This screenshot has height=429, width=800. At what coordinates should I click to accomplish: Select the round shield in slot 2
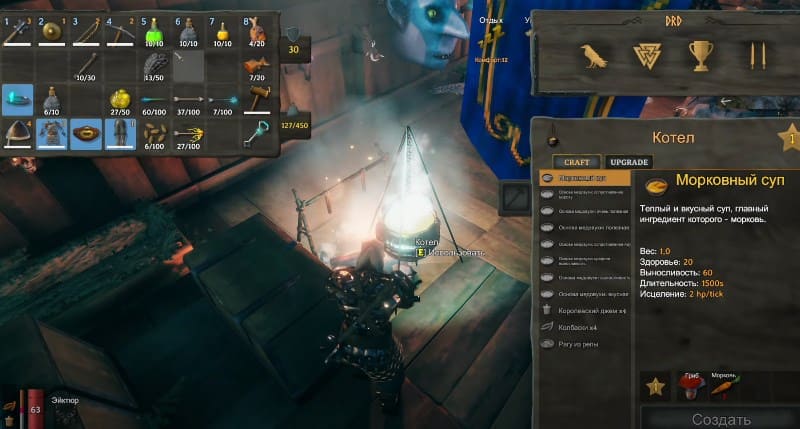pos(51,33)
